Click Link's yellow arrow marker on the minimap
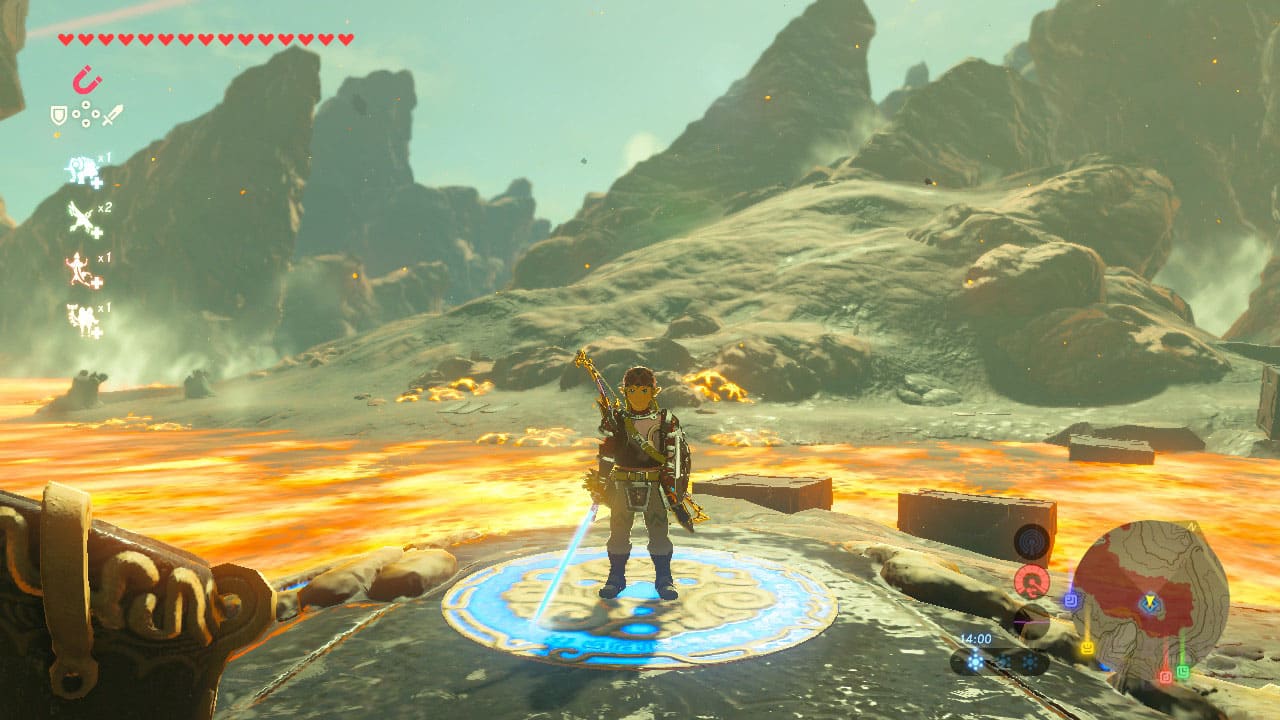The width and height of the screenshot is (1280, 720). 1150,602
